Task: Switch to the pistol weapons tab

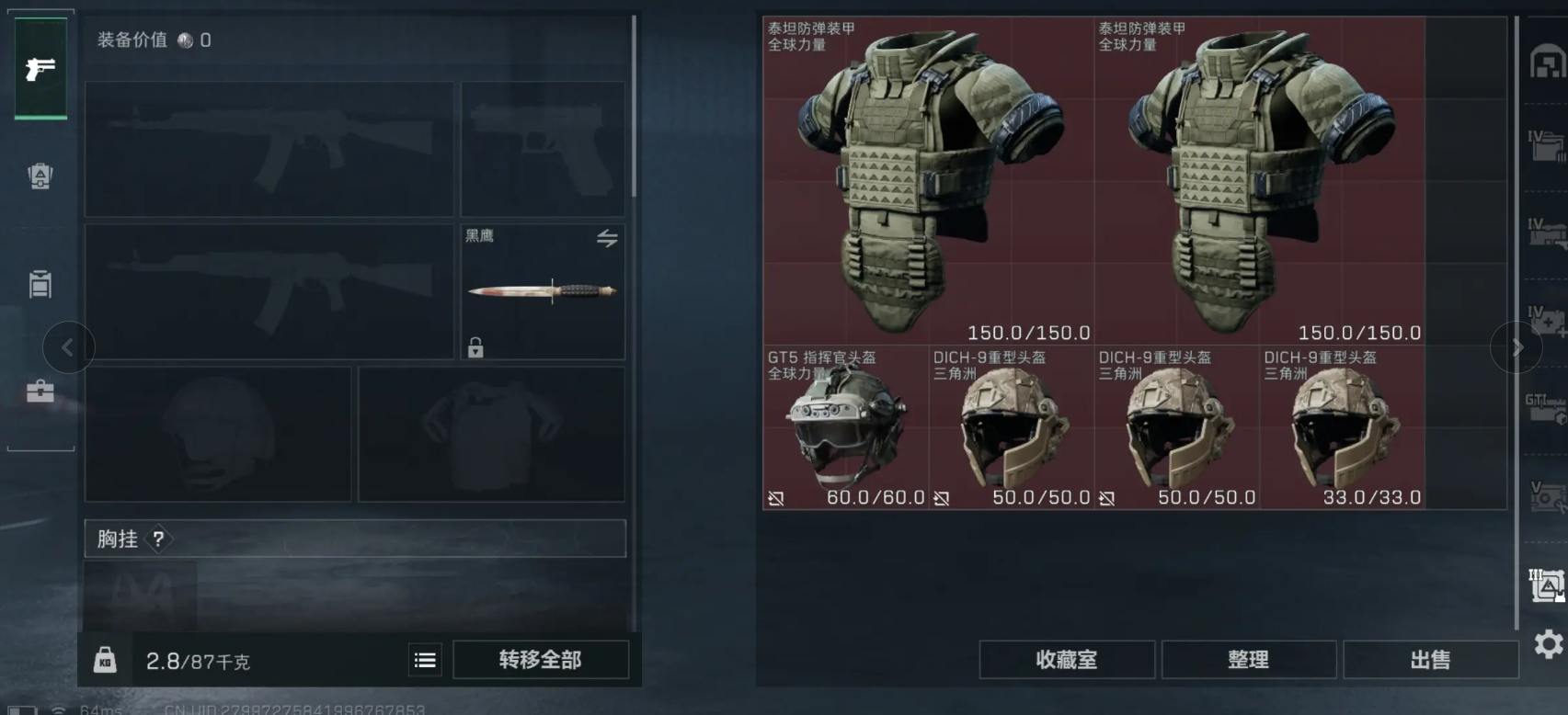Action: [x=40, y=69]
